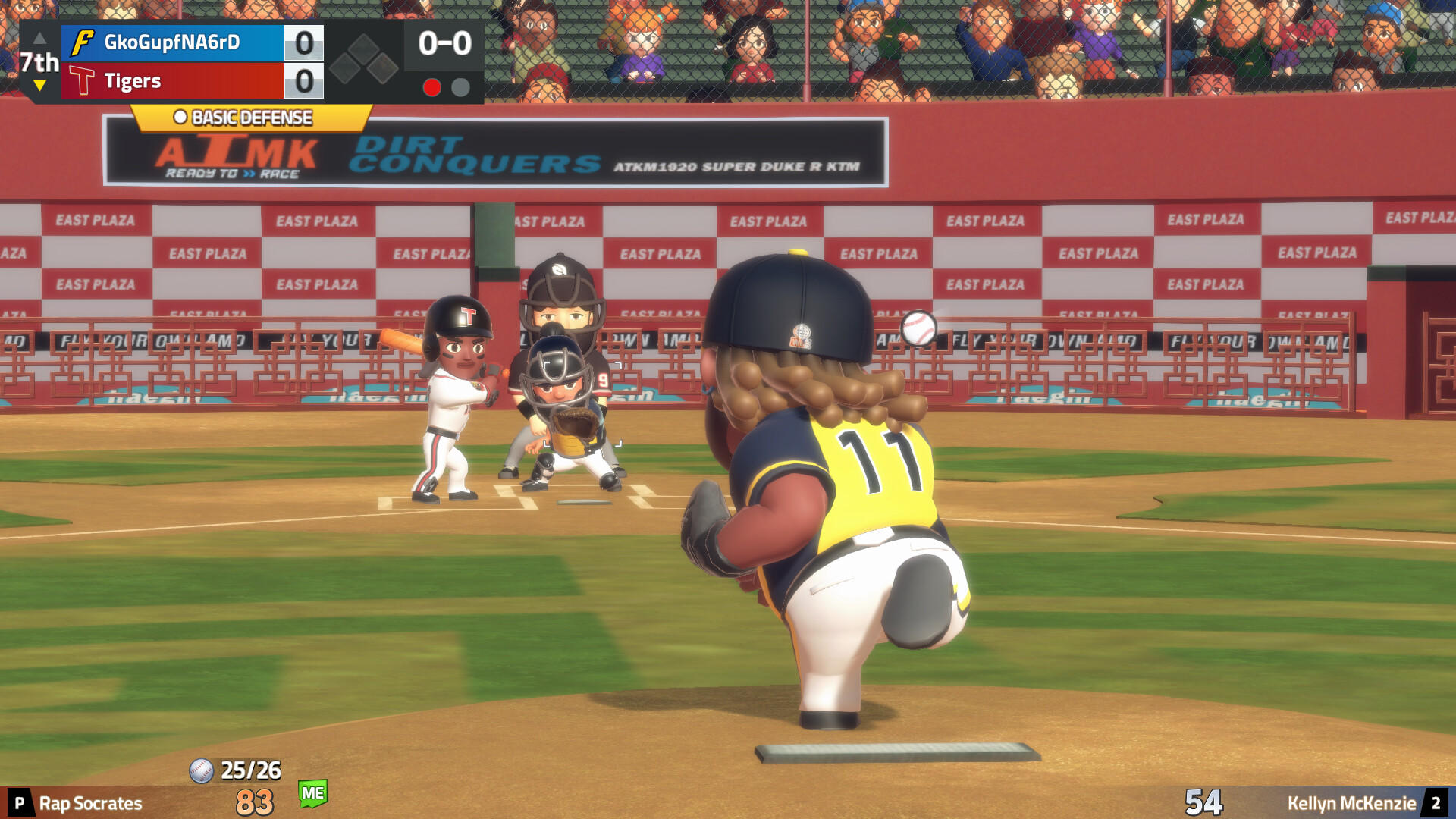Click the yellow down arrow under 7th label
The image size is (1456, 819).
pos(39,85)
